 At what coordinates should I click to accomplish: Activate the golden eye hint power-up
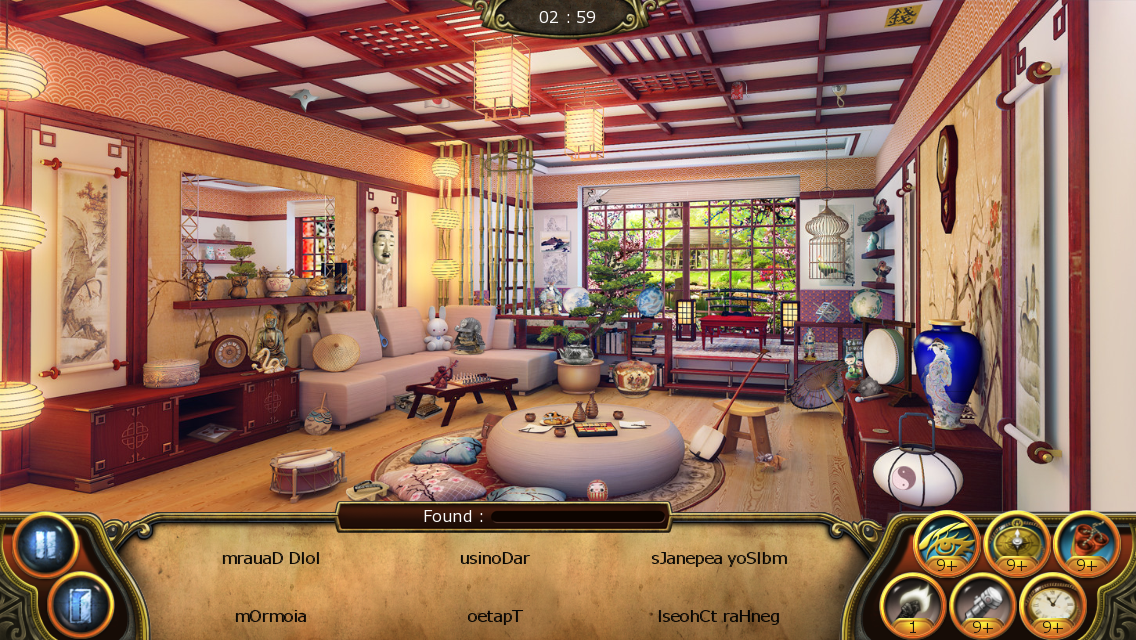pyautogui.click(x=945, y=542)
